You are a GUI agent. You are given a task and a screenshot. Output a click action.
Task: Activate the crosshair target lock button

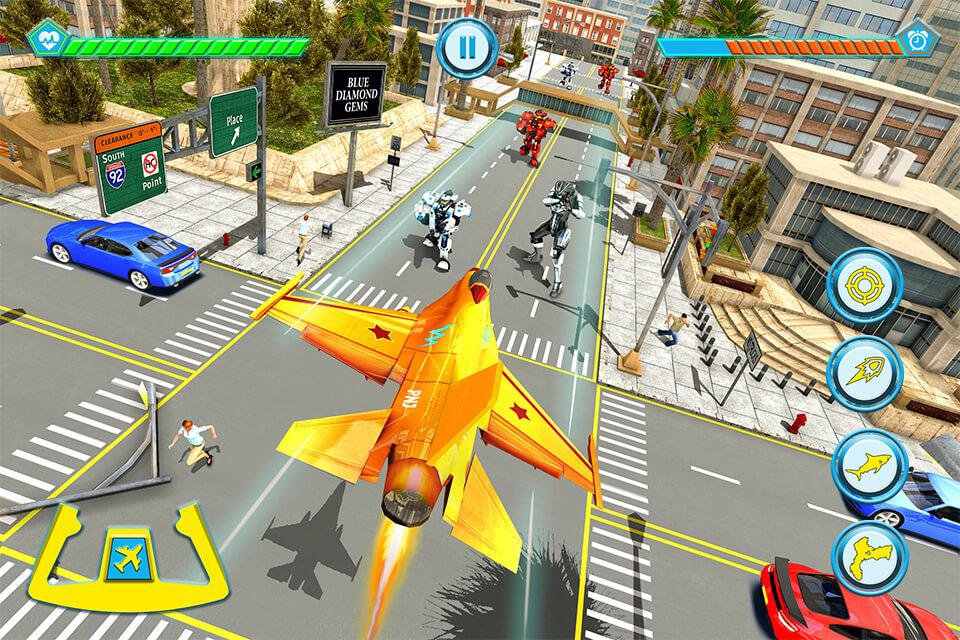(865, 285)
